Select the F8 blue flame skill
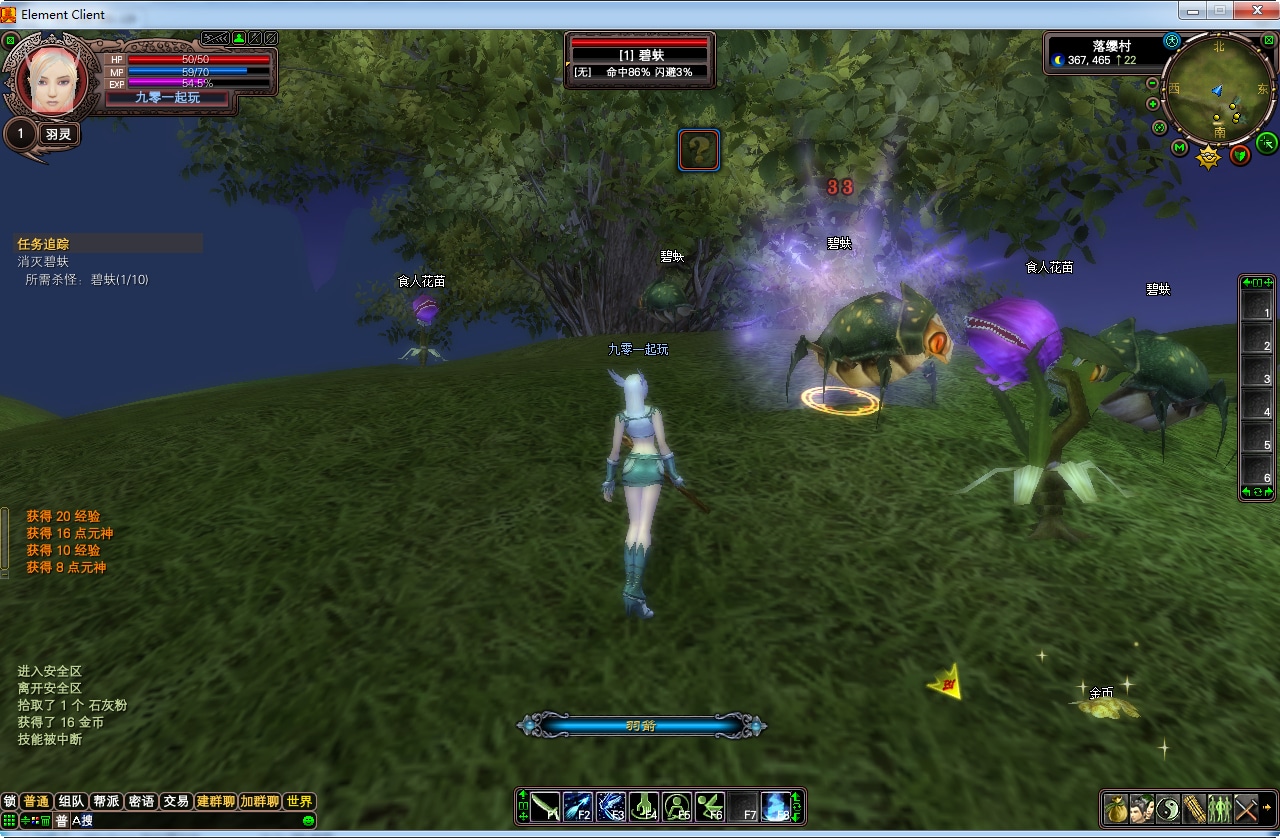Viewport: 1280px width, 838px height. tap(775, 806)
